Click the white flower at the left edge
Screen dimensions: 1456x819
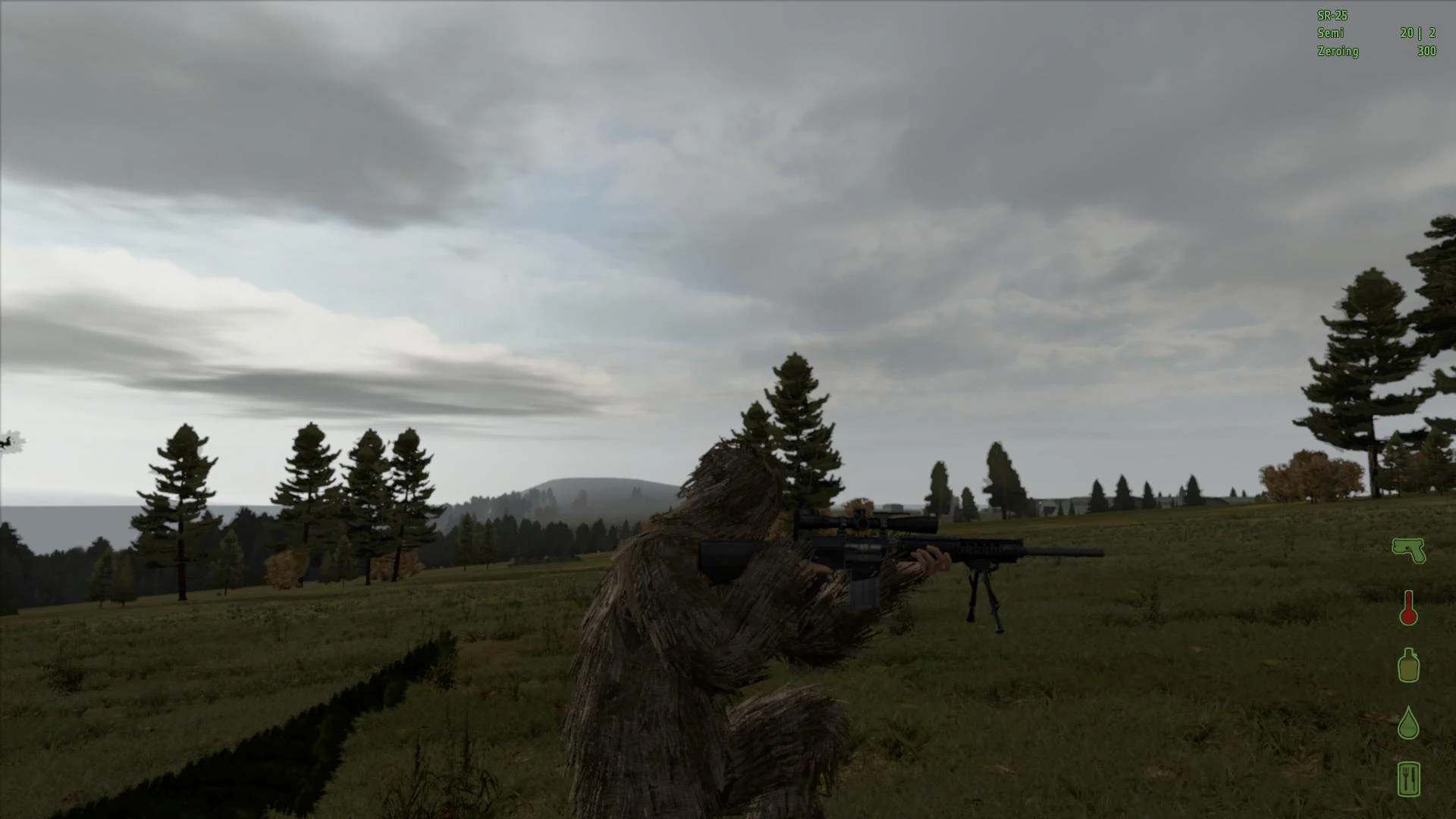click(x=9, y=442)
